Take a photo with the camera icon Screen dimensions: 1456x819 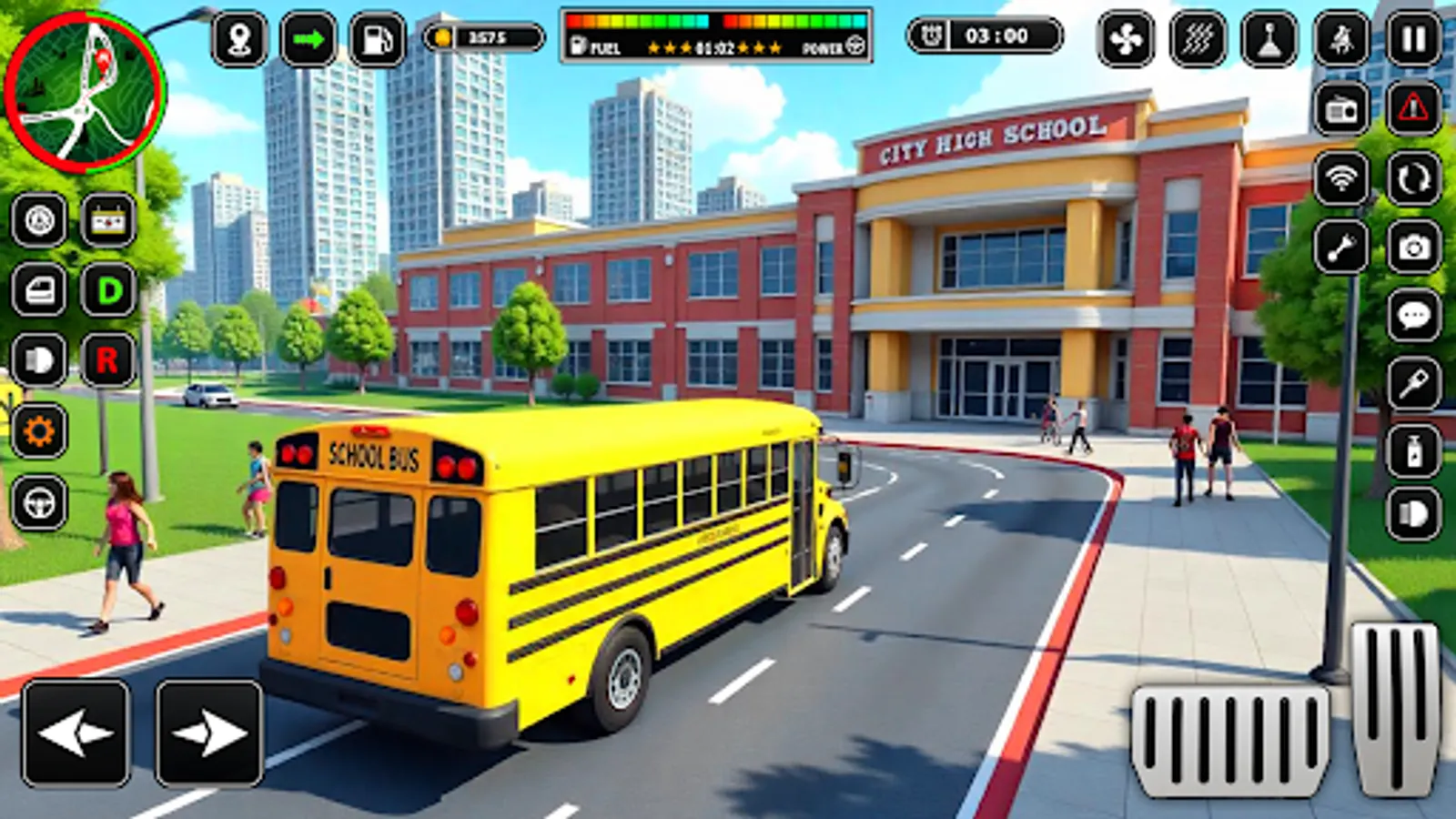point(1413,246)
